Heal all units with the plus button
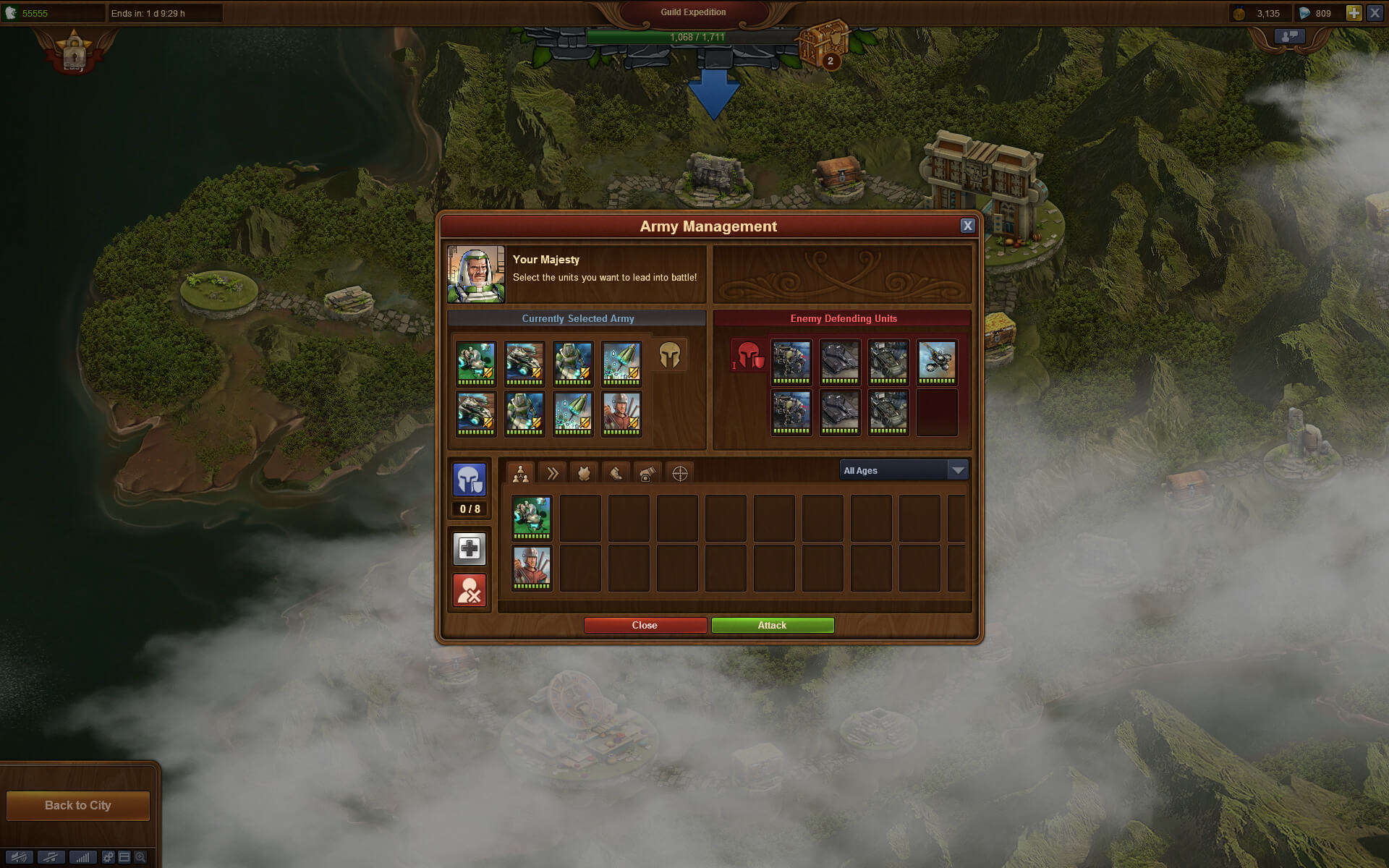Image resolution: width=1389 pixels, height=868 pixels. pyautogui.click(x=470, y=548)
